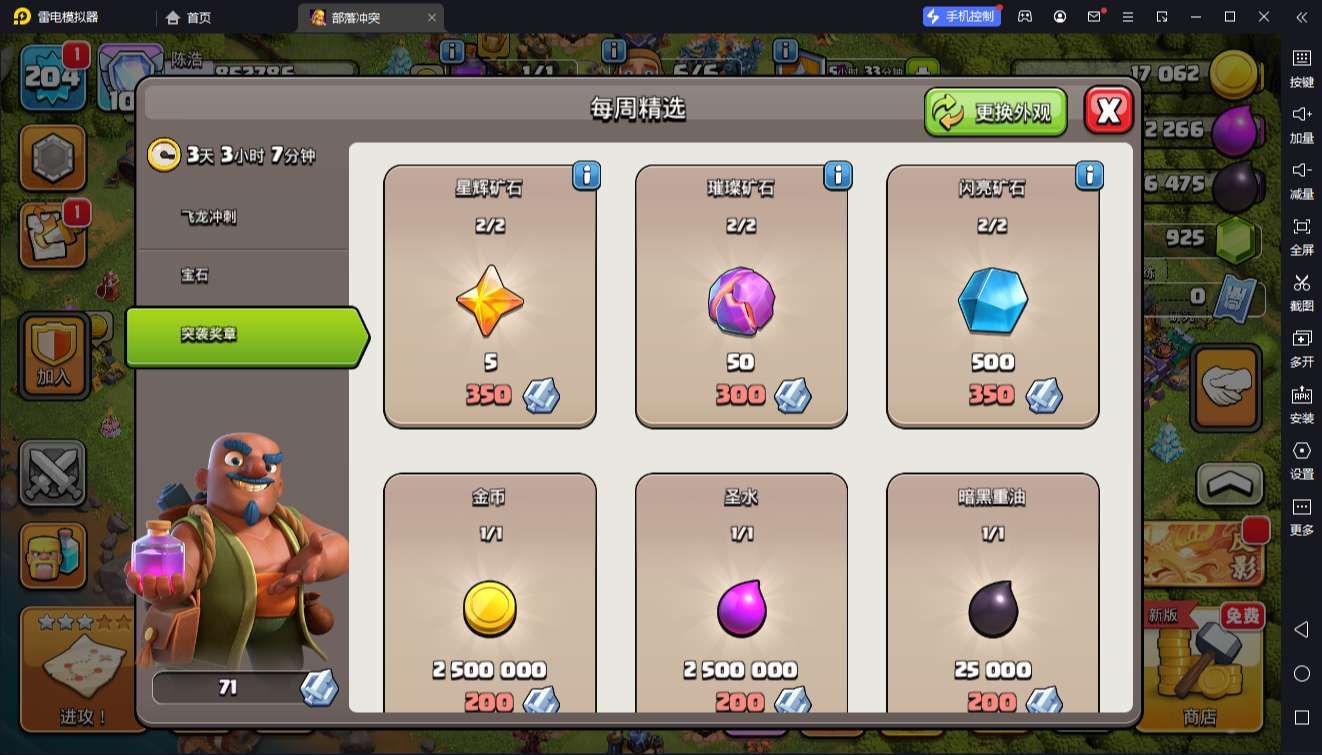Buy the 星辉矿石 starry ore offer
This screenshot has height=755, width=1322.
click(490, 296)
